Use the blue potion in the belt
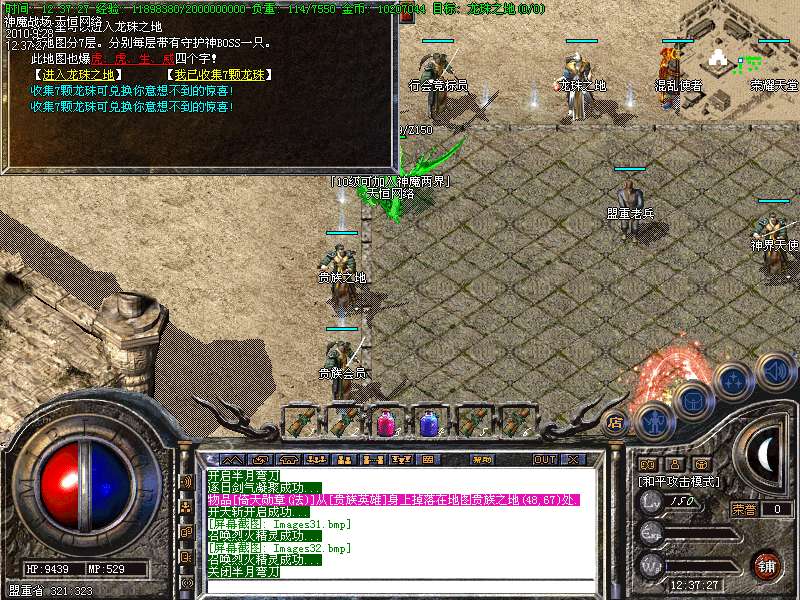This screenshot has height=600, width=800. (x=428, y=422)
